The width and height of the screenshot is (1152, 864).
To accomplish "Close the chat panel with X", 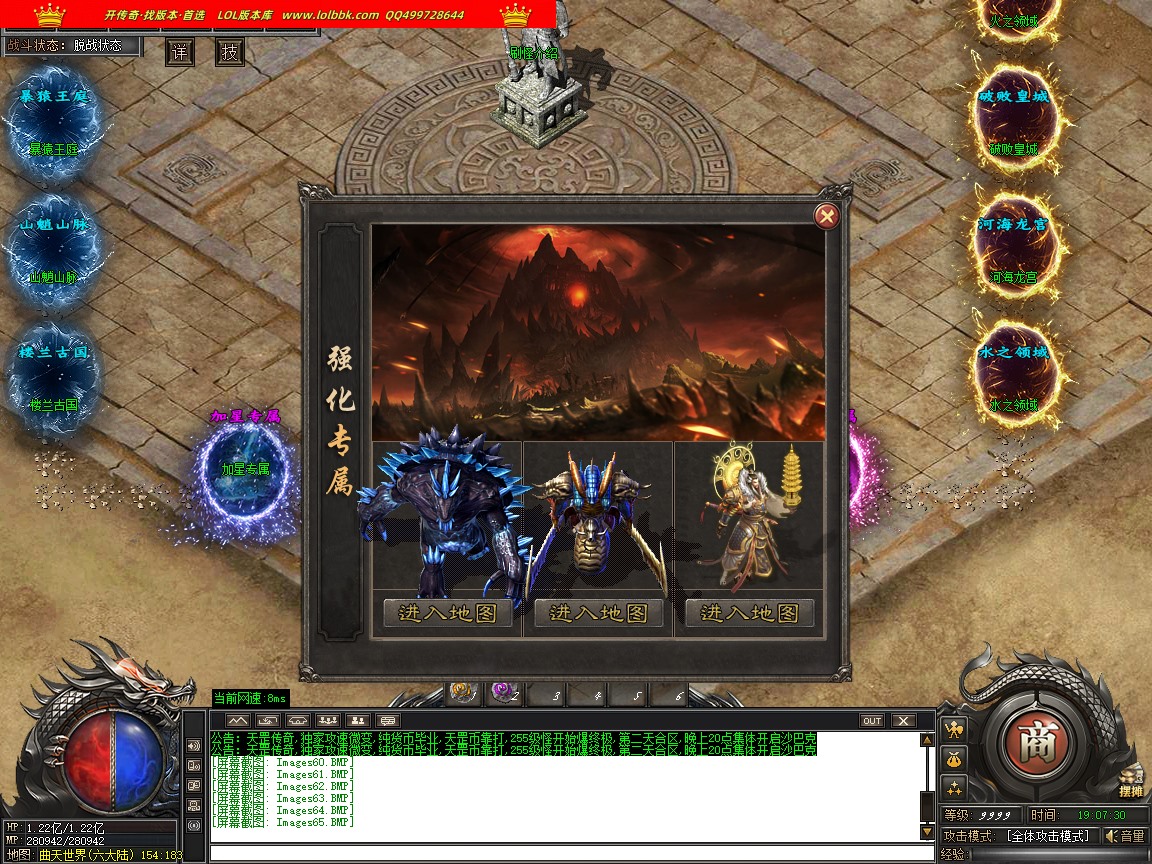I will point(903,720).
